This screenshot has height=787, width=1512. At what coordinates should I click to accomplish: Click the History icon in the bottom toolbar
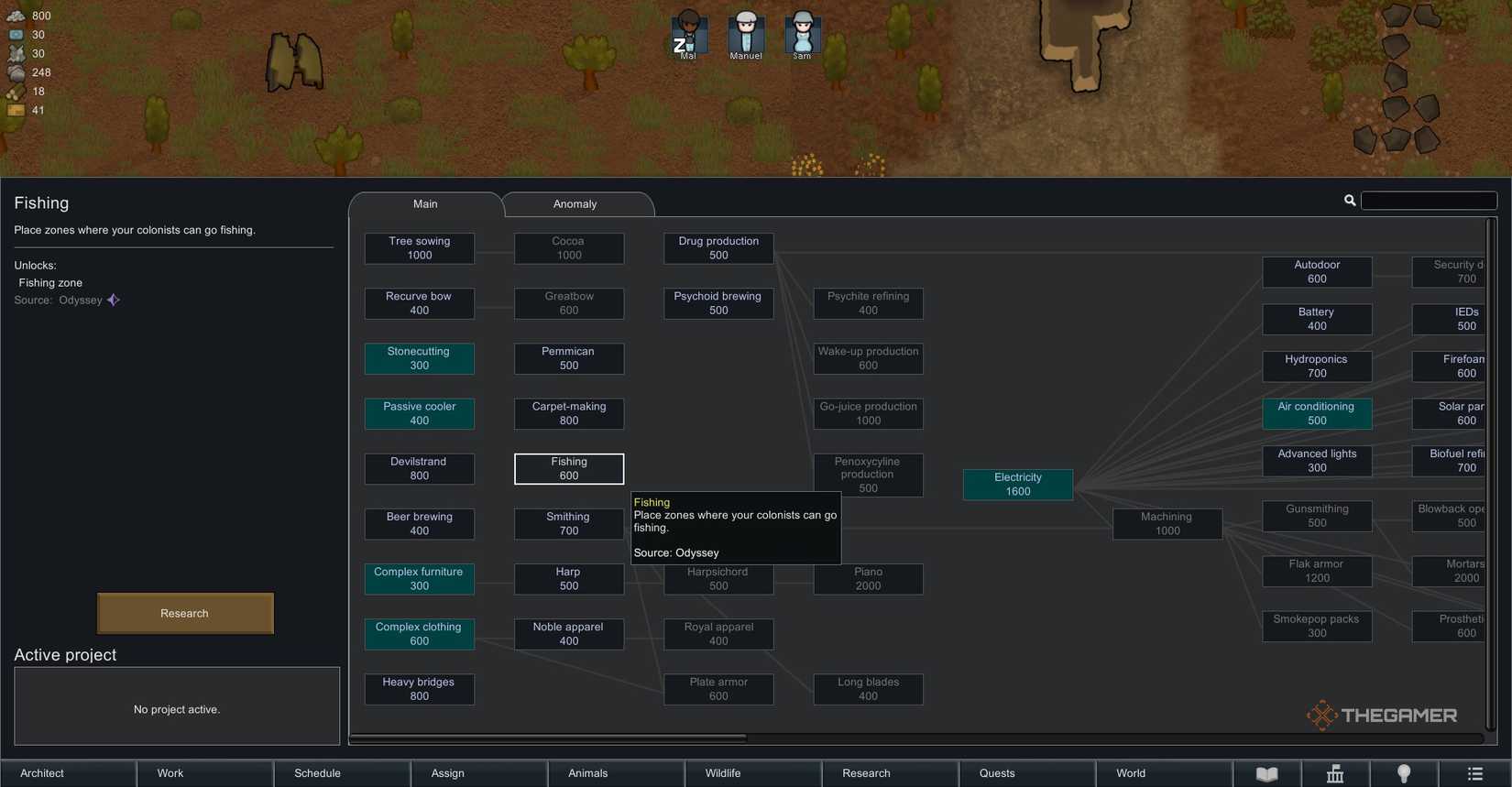[1335, 774]
